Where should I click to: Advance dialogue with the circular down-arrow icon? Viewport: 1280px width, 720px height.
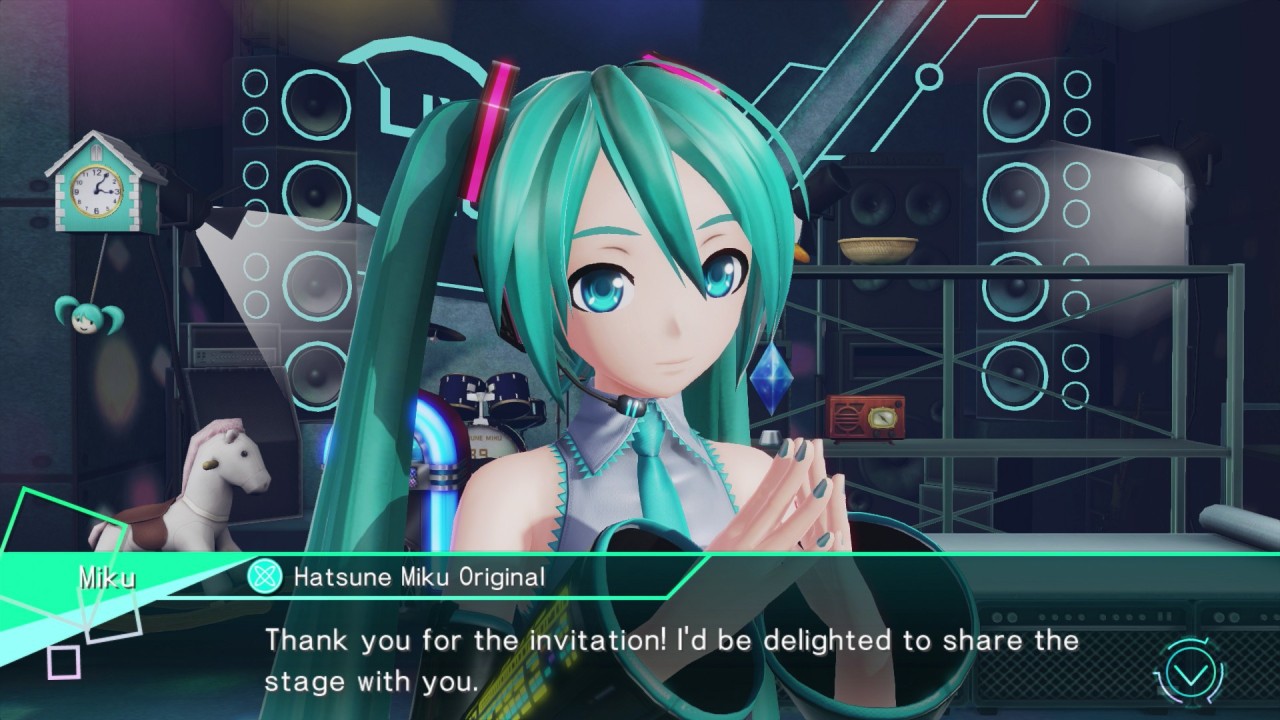1190,673
